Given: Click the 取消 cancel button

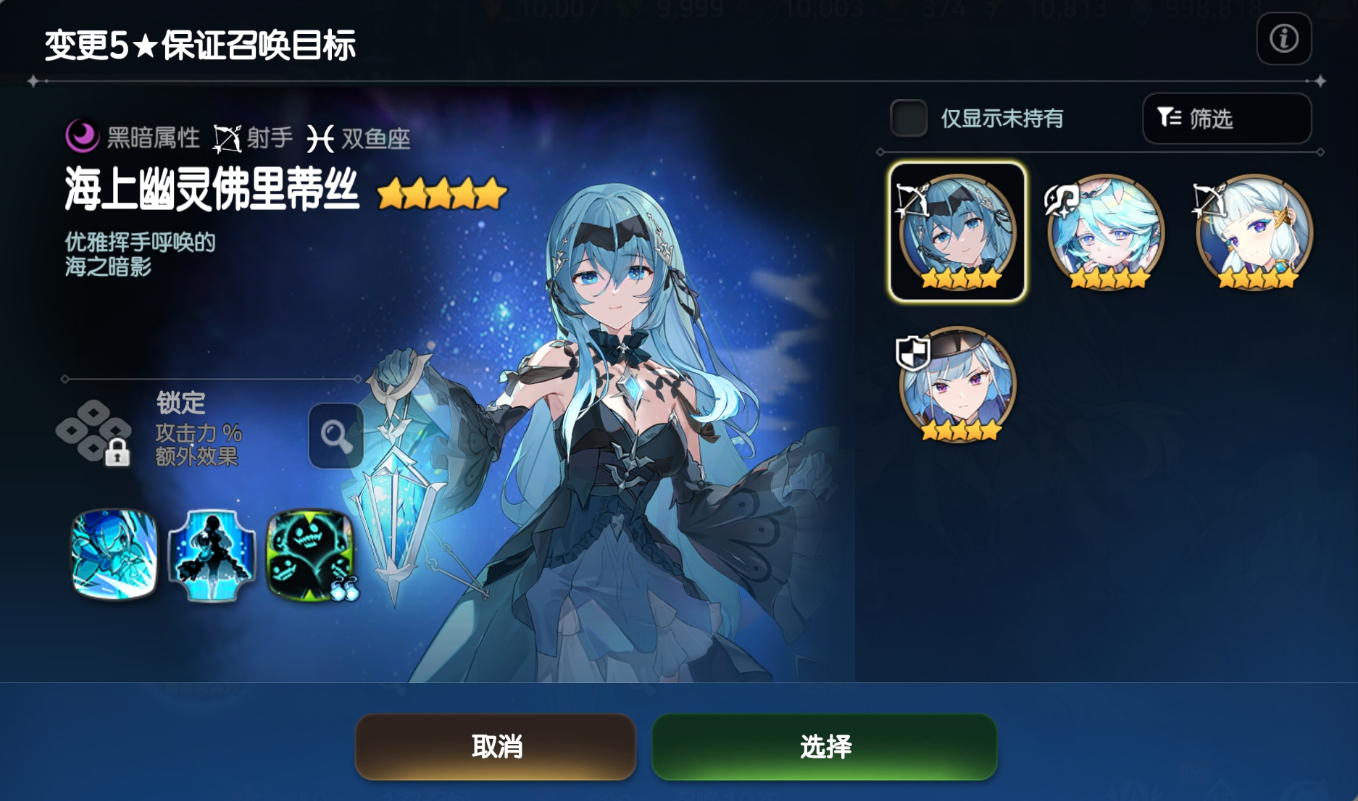Looking at the screenshot, I should (495, 747).
